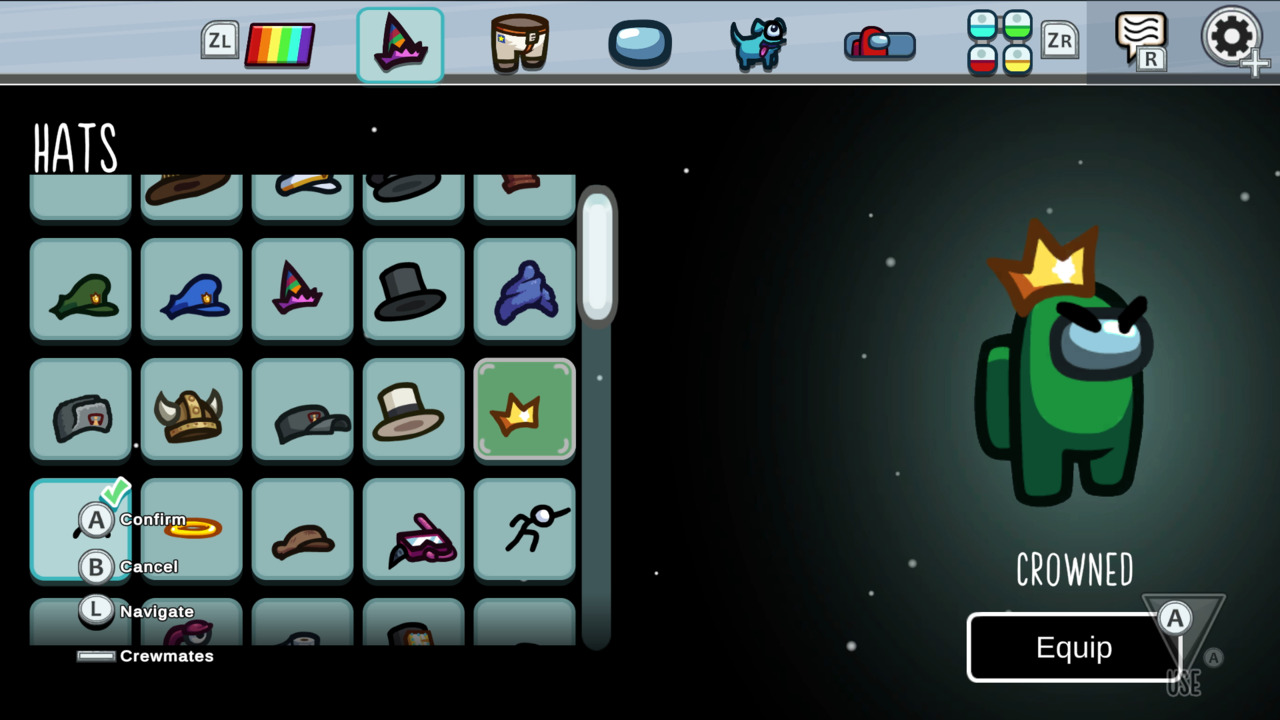Viewport: 1280px width, 720px height.
Task: Pick the golden halo hat
Action: click(x=191, y=530)
